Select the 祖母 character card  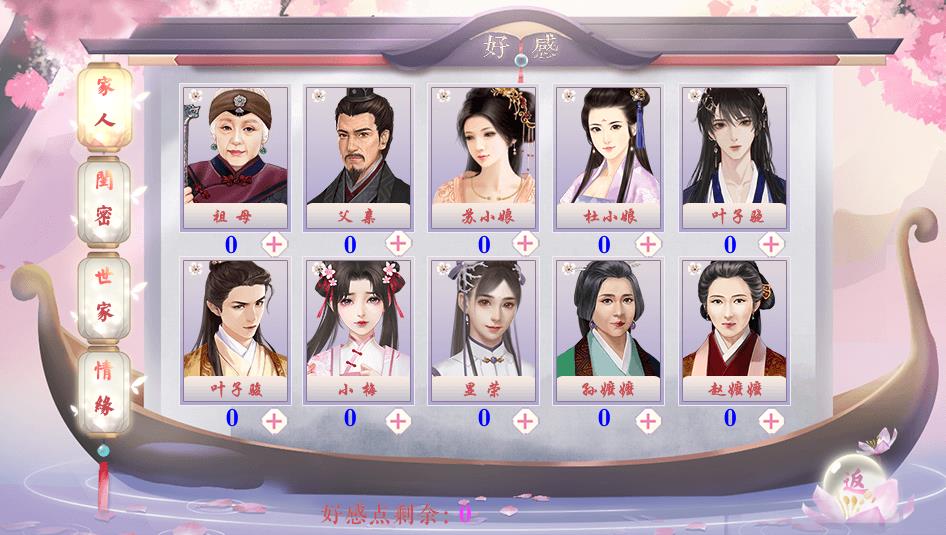(x=234, y=157)
